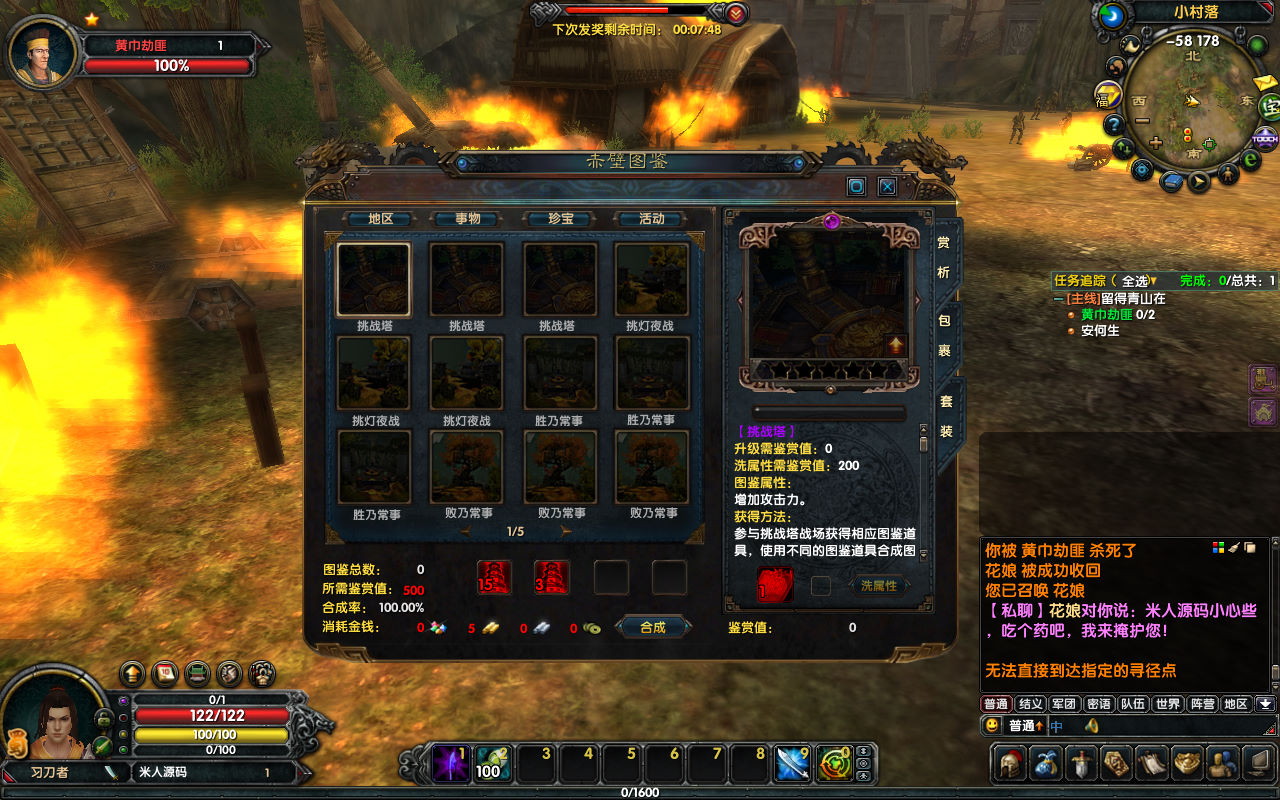Select the 世界 chat channel tab

tap(1168, 704)
